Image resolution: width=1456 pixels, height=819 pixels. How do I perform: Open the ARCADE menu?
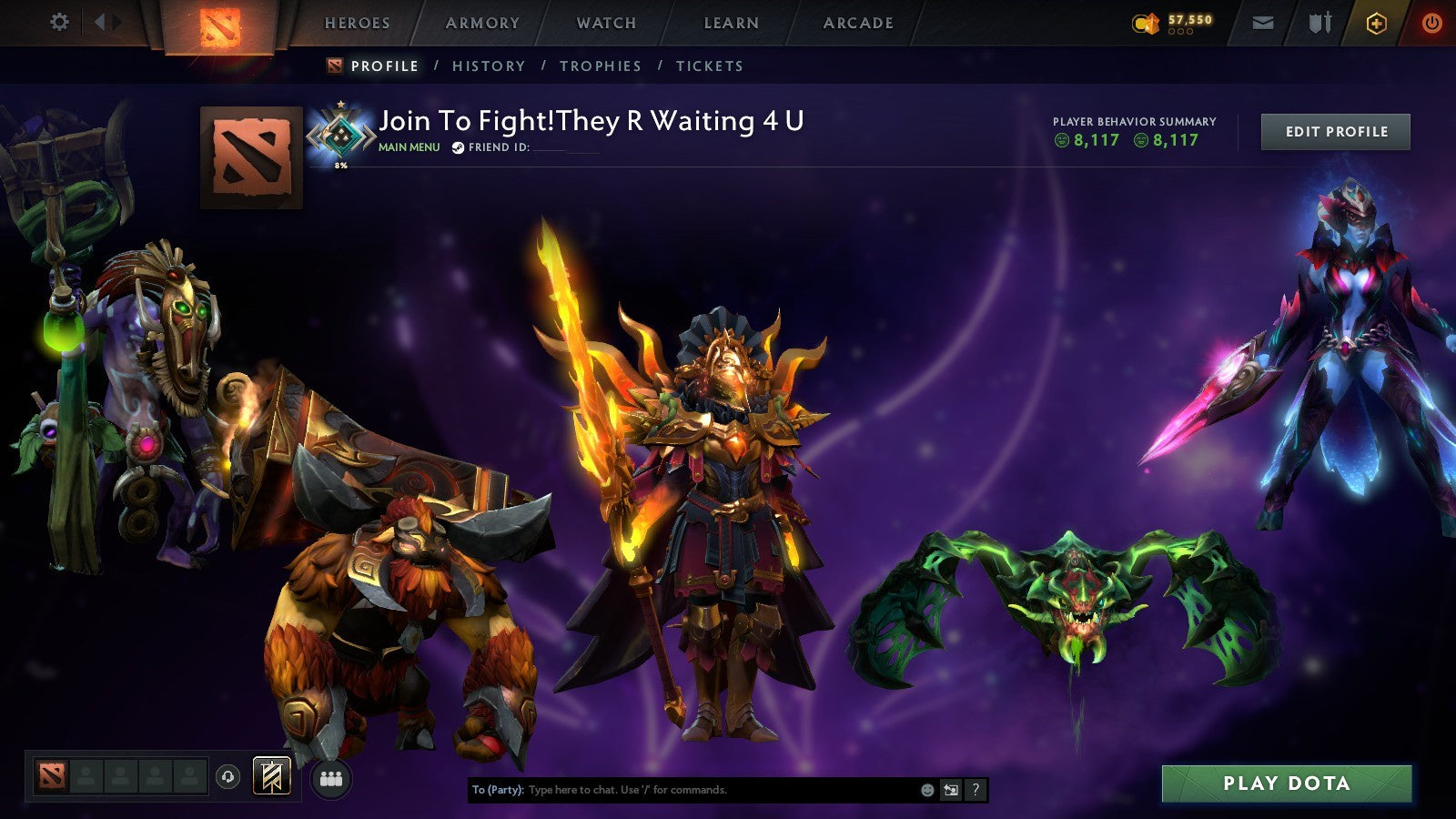pos(858,23)
